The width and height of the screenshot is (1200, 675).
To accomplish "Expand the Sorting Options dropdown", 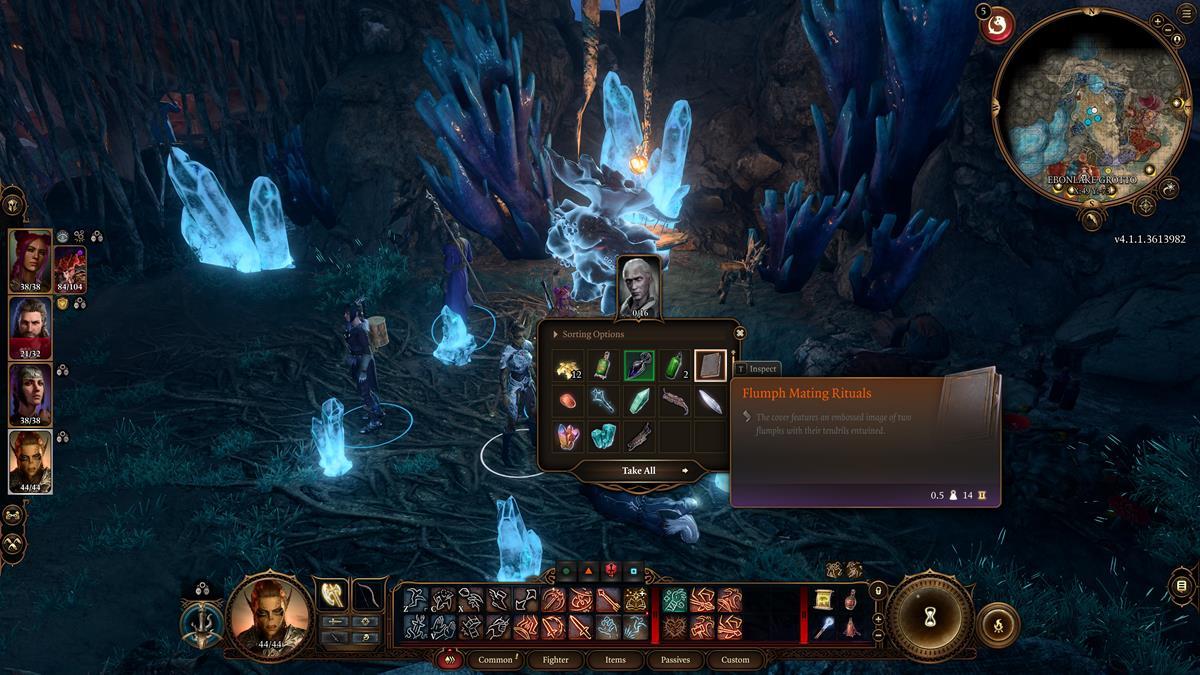I will pyautogui.click(x=590, y=334).
